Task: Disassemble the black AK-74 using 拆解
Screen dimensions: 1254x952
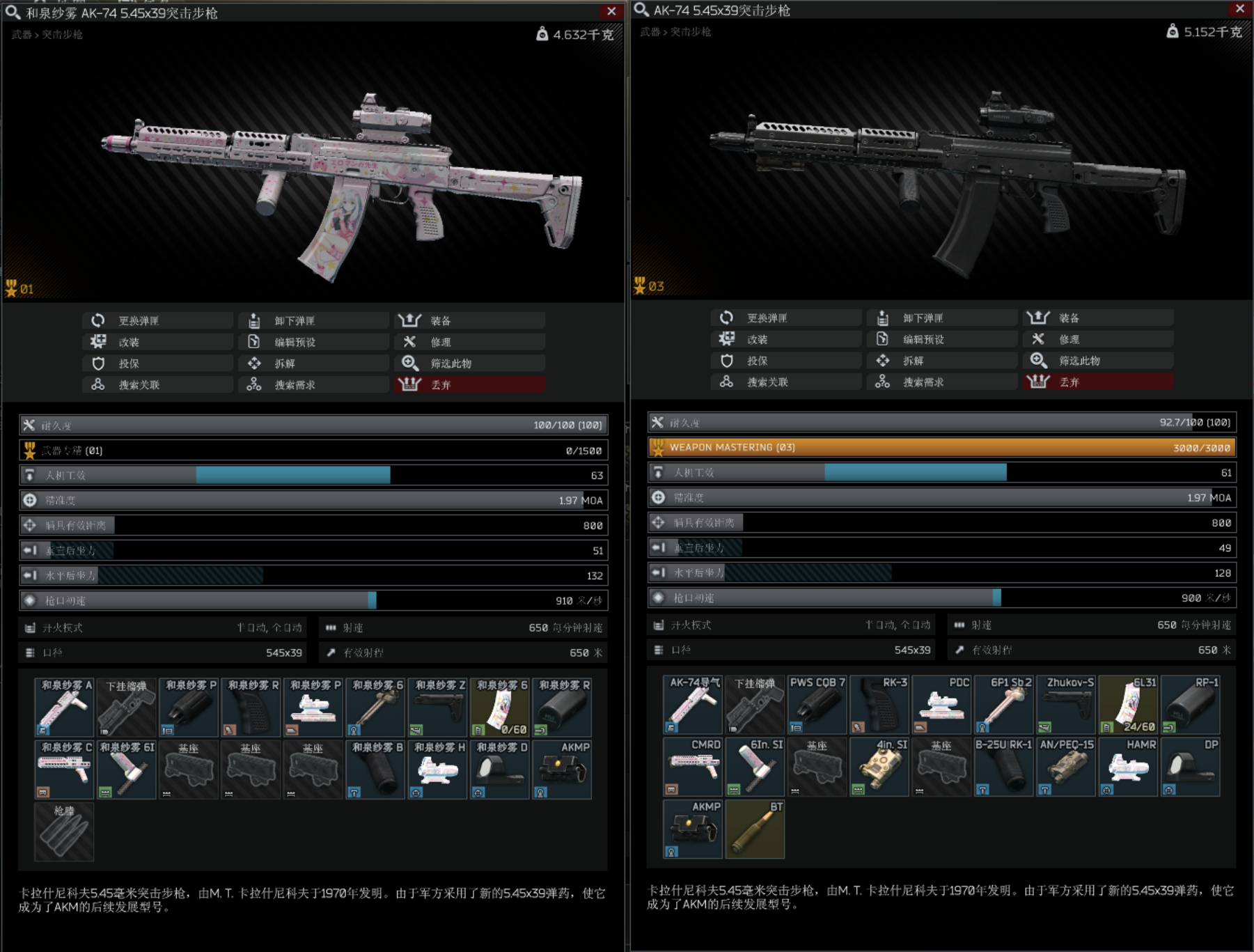Action: click(942, 360)
